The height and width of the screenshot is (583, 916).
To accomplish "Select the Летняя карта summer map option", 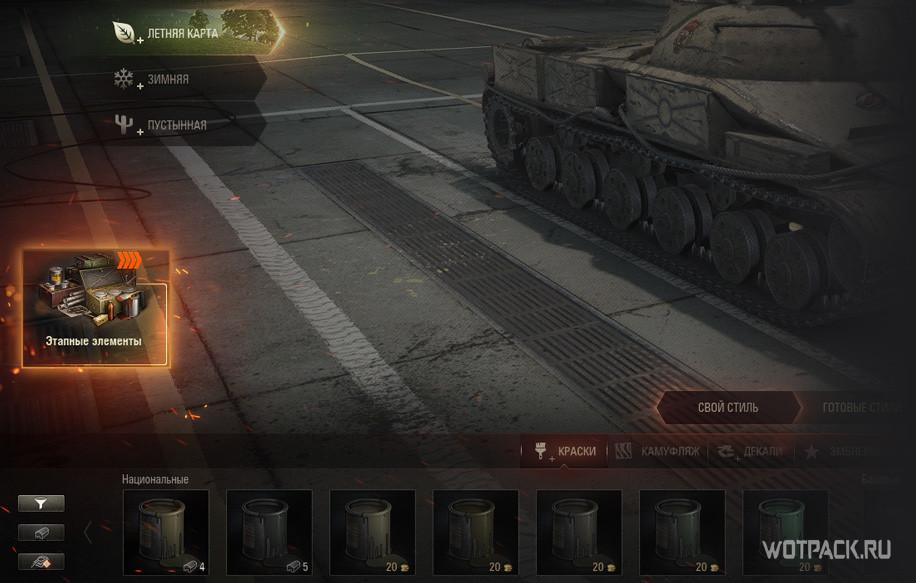I will (x=195, y=33).
